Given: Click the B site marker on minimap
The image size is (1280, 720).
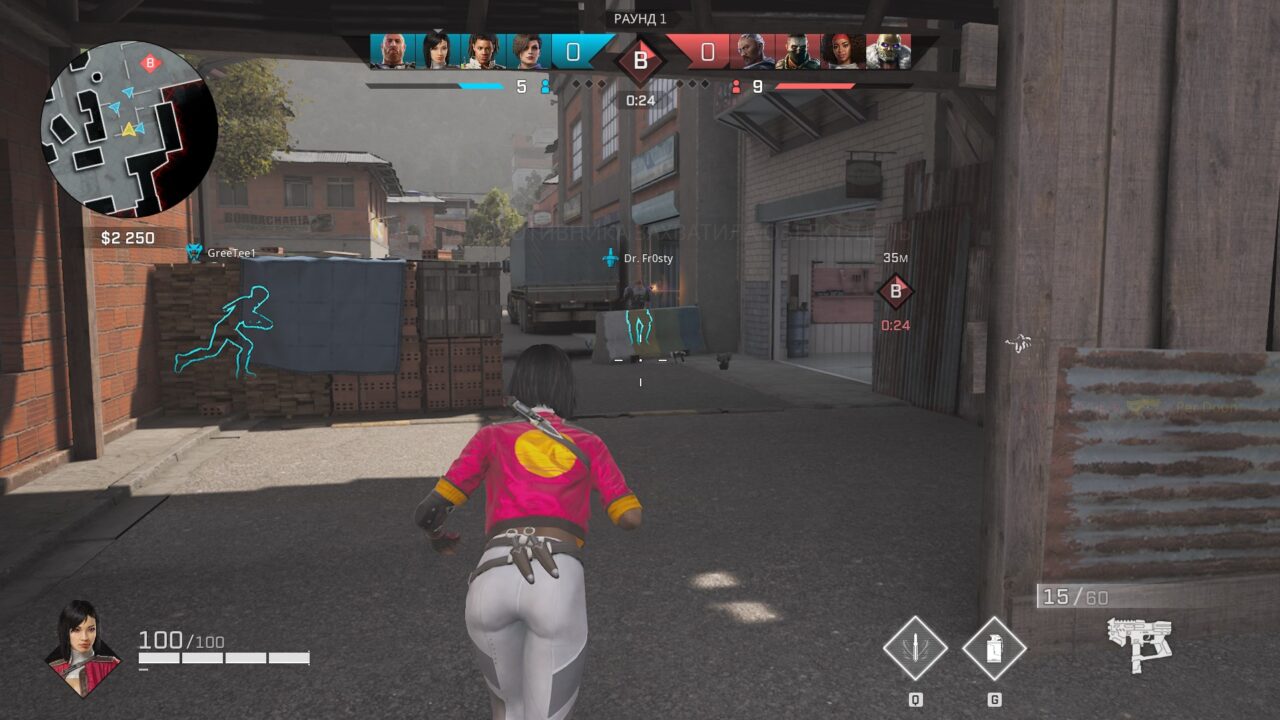Looking at the screenshot, I should [150, 63].
